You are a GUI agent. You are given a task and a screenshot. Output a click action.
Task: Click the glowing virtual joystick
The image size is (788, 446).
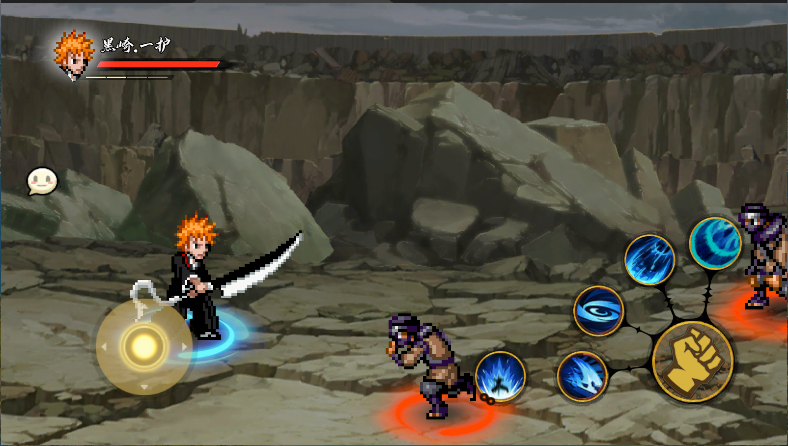tap(143, 346)
